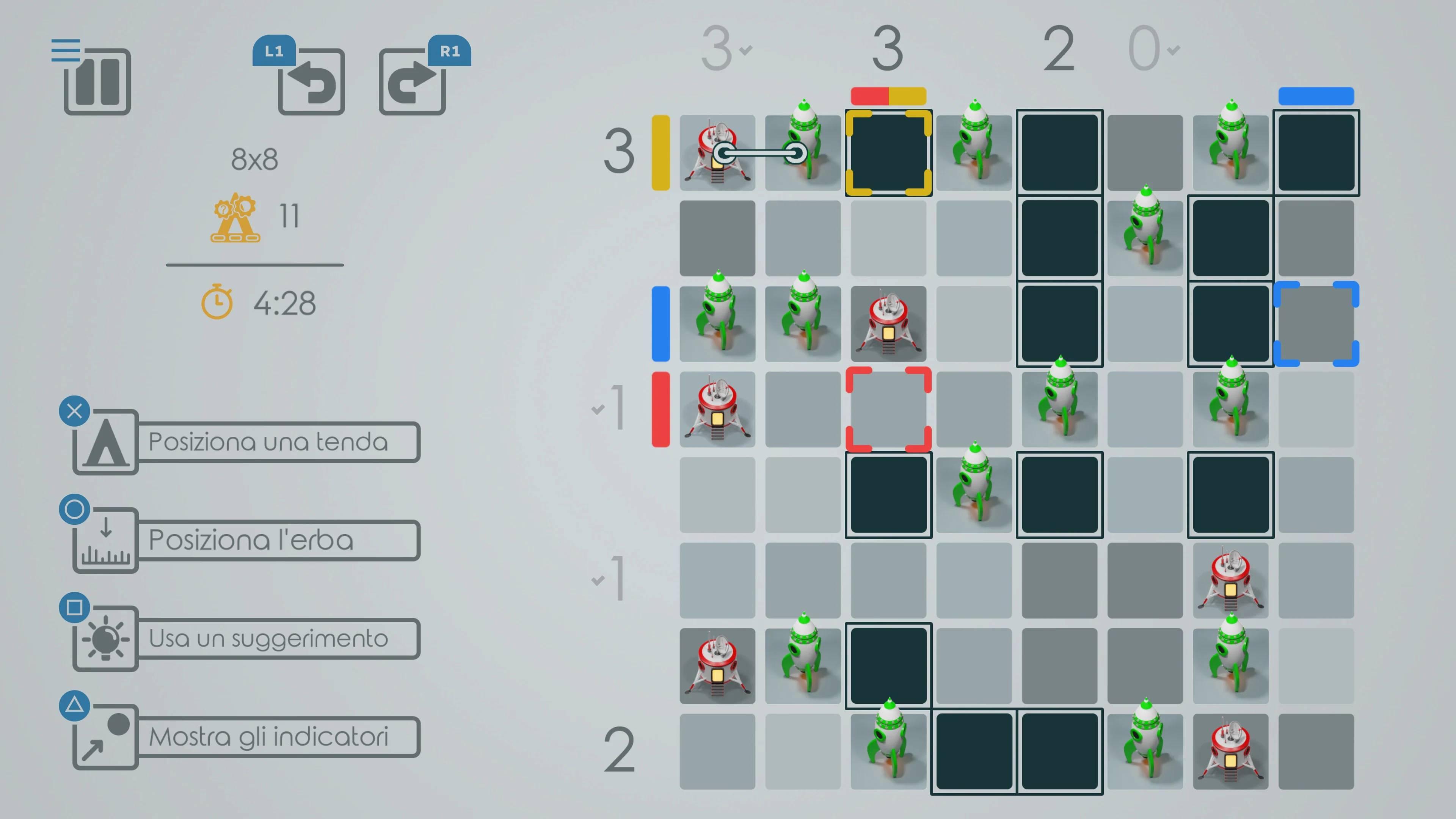Click the indicators arrow-and-ball icon
This screenshot has height=819, width=1456.
pos(105,736)
